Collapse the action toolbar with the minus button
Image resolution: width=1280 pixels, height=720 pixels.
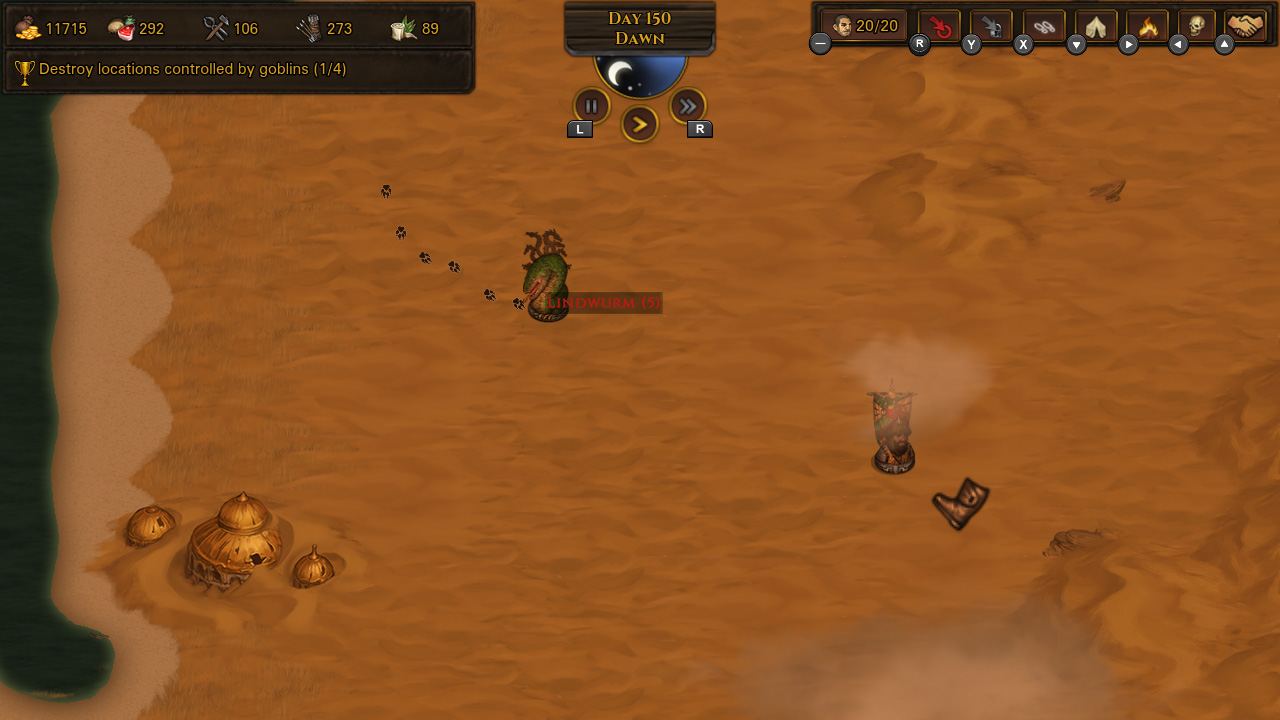[x=820, y=42]
